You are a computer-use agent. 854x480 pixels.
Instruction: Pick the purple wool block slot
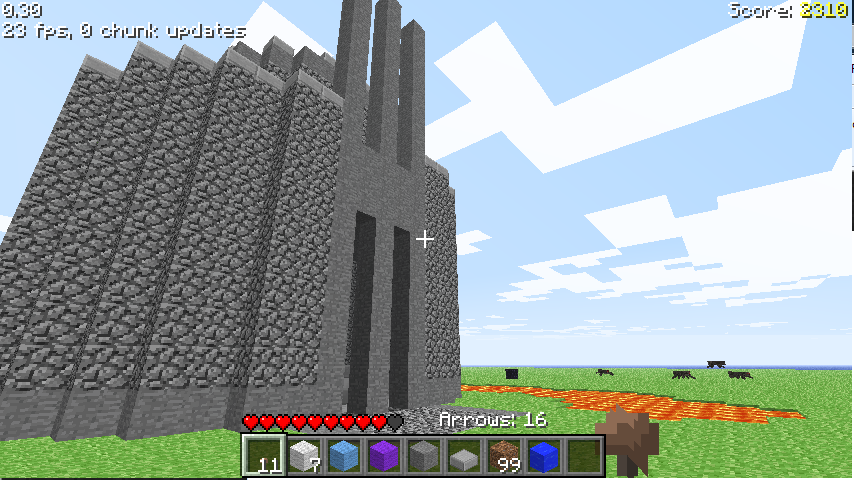tap(384, 456)
